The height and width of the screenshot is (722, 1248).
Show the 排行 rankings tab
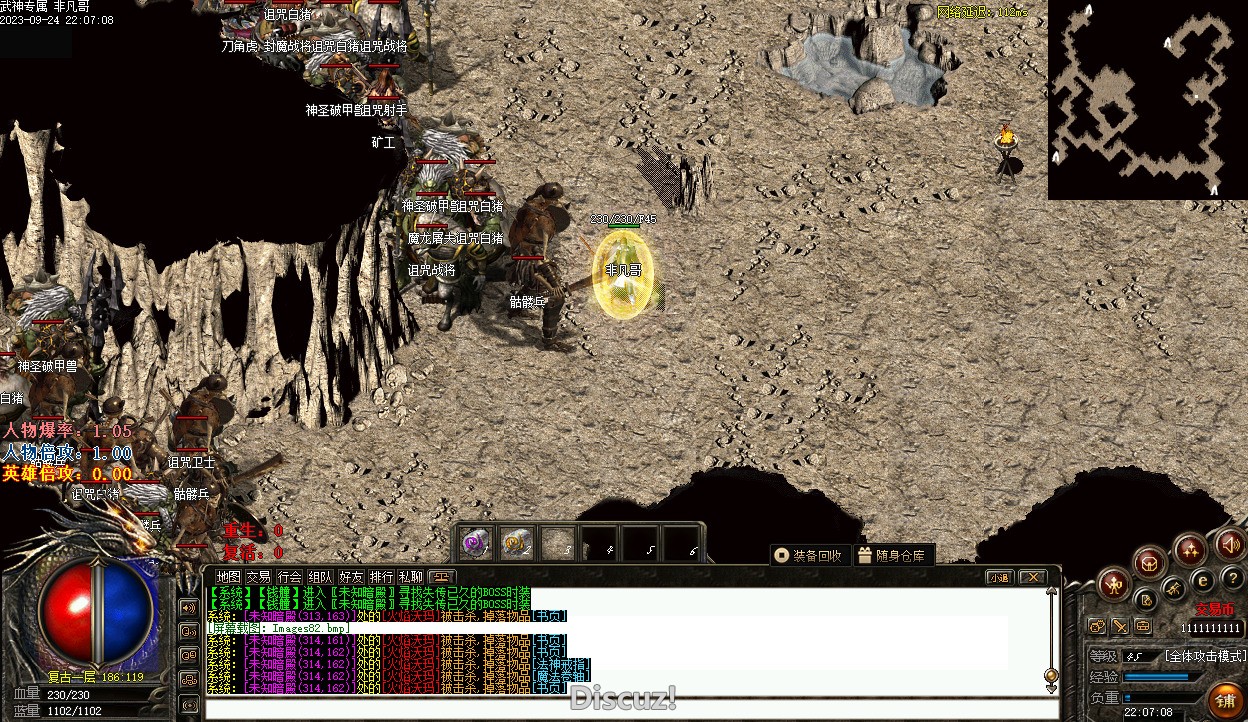pos(381,577)
